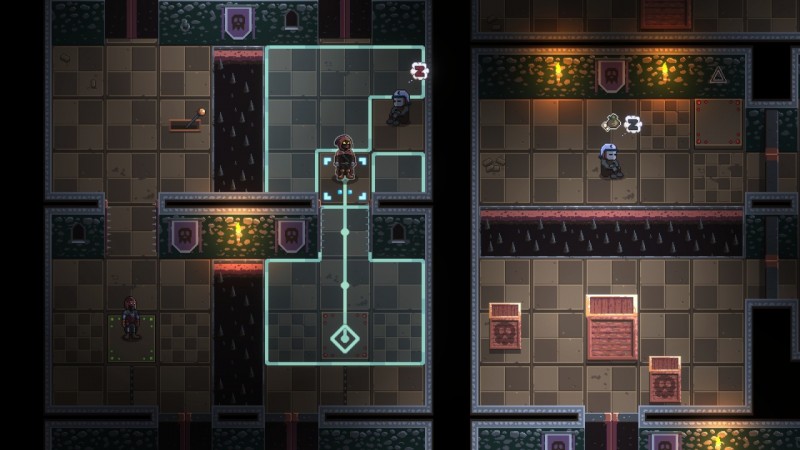800x450 pixels.
Task: Click the diamond destination marker tile
Action: point(345,338)
